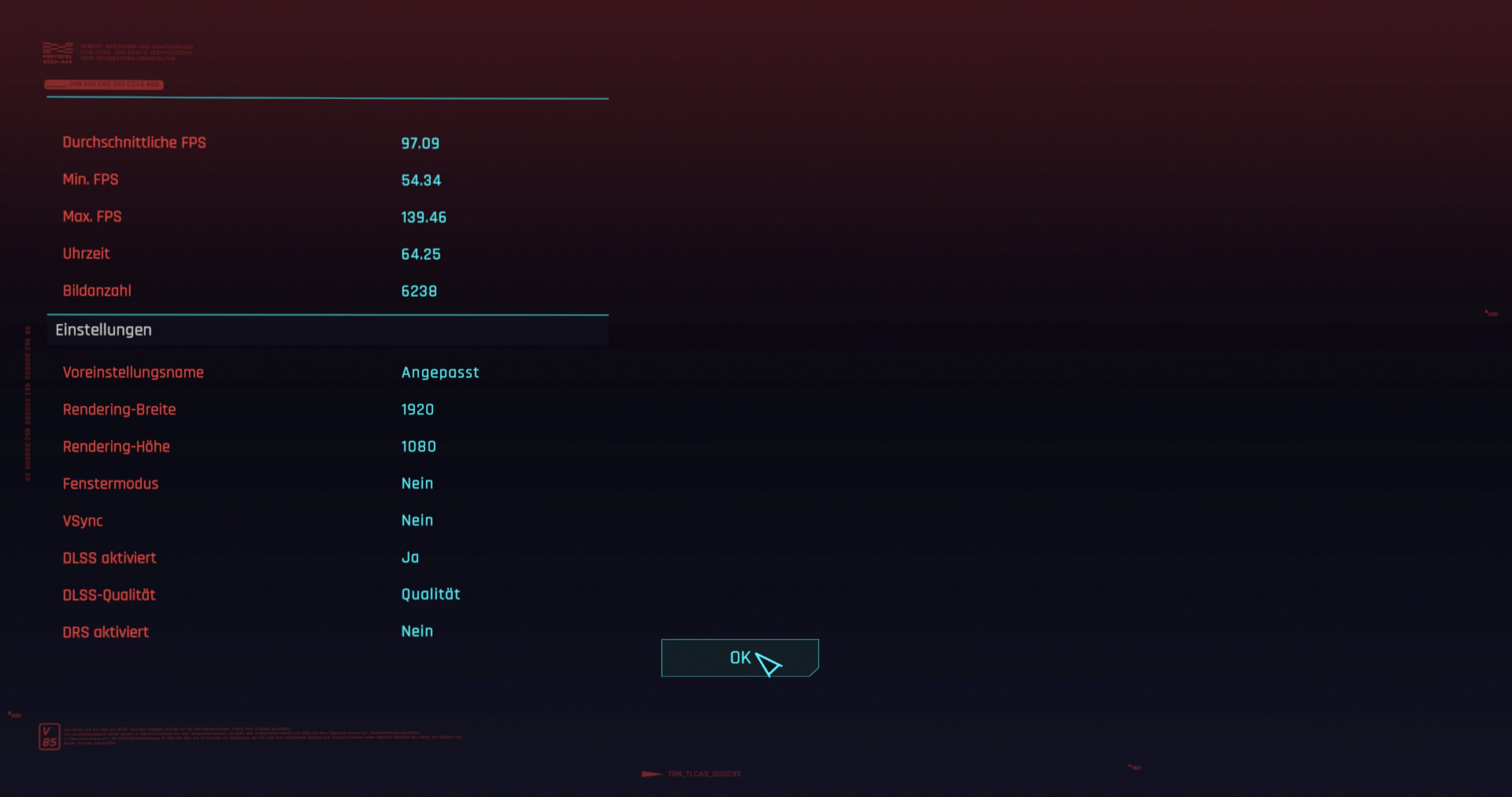1512x797 pixels.
Task: Click the JHN 102 CKC 151 CC10 ASS badge
Action: click(x=104, y=85)
